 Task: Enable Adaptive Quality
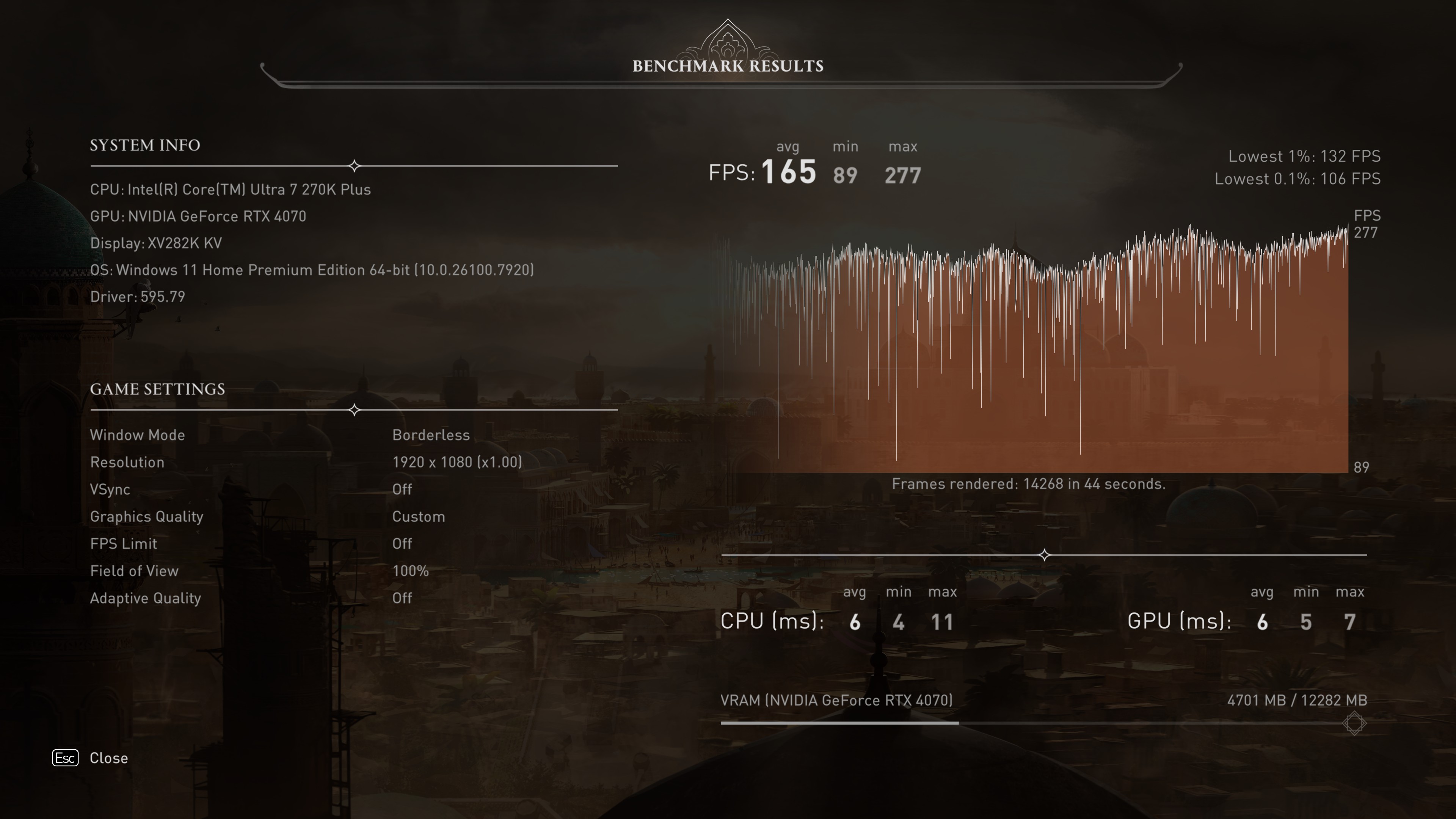(402, 598)
